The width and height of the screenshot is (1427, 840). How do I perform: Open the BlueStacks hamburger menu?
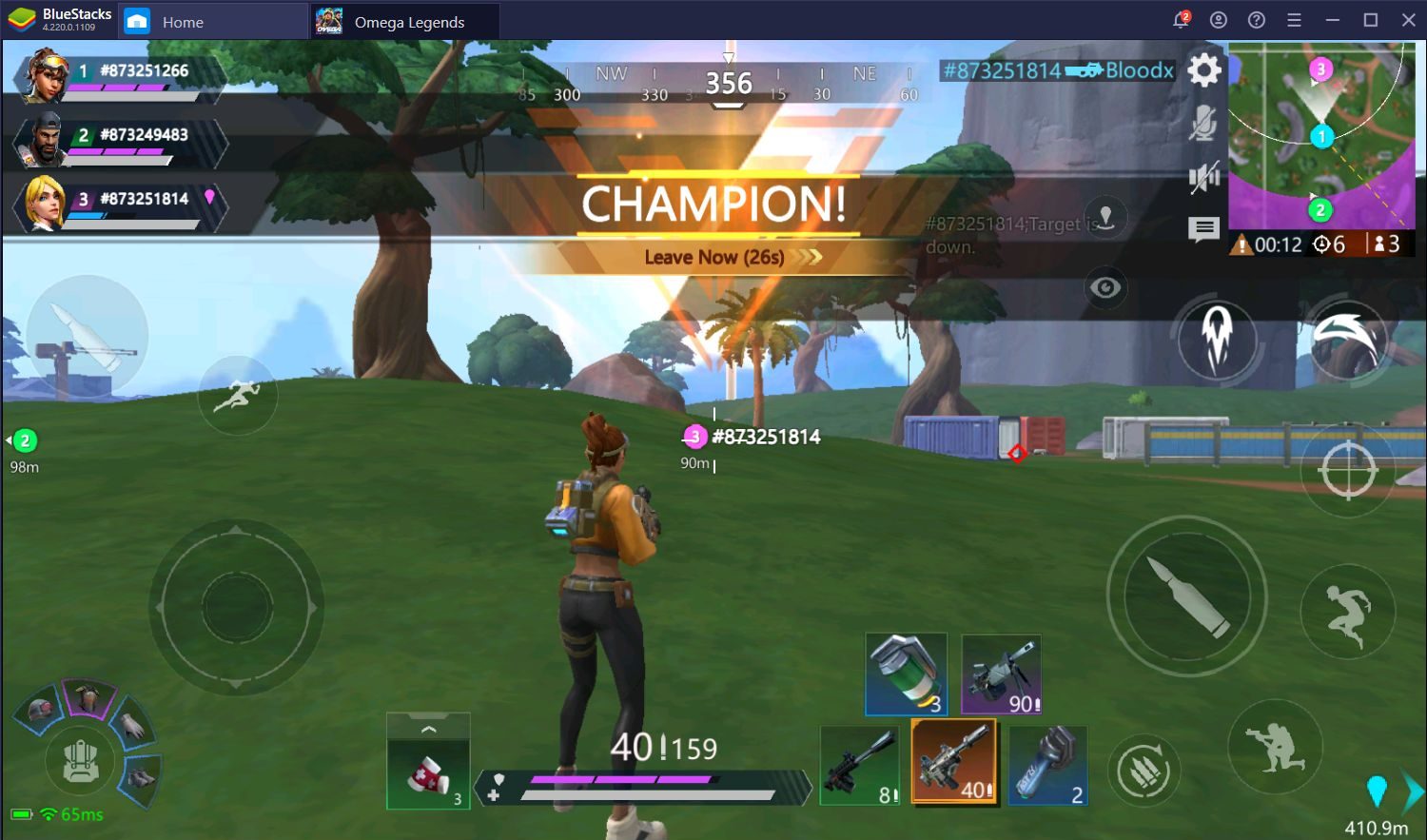(1292, 19)
